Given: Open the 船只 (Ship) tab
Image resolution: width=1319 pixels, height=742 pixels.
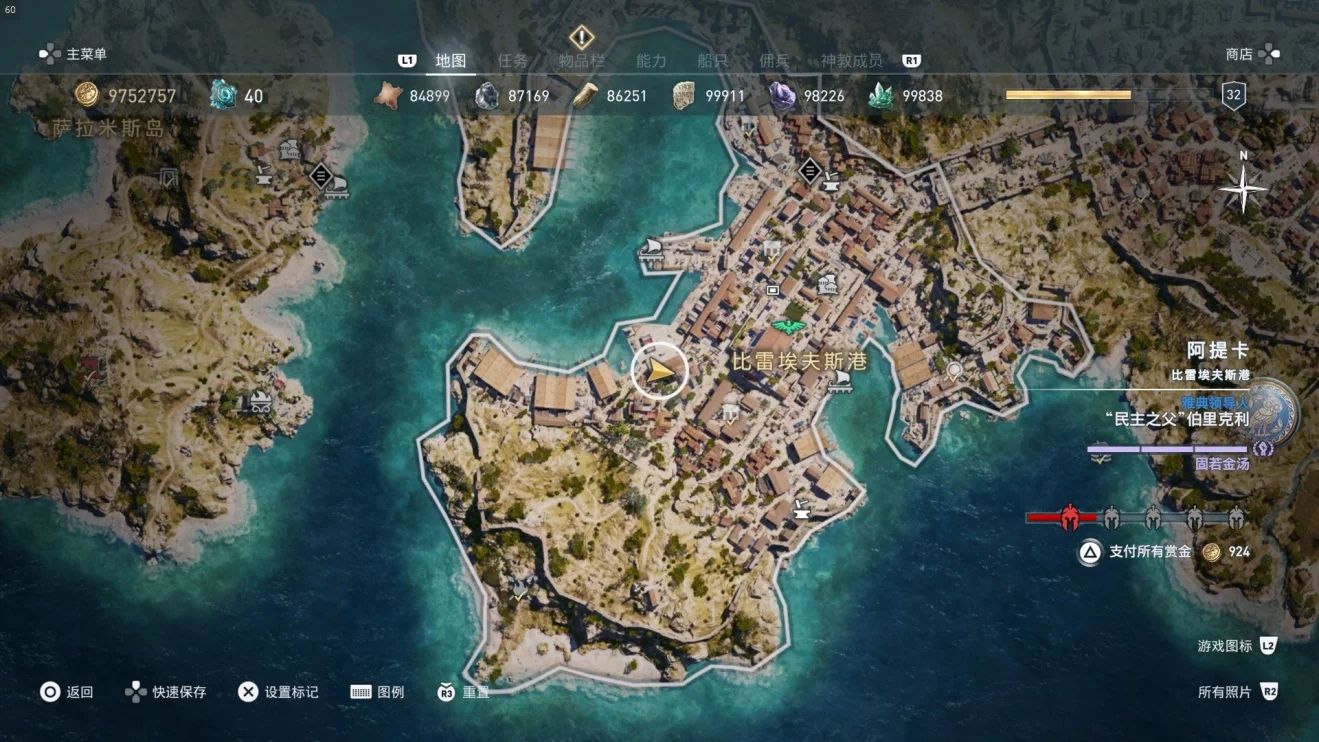Looking at the screenshot, I should 713,60.
